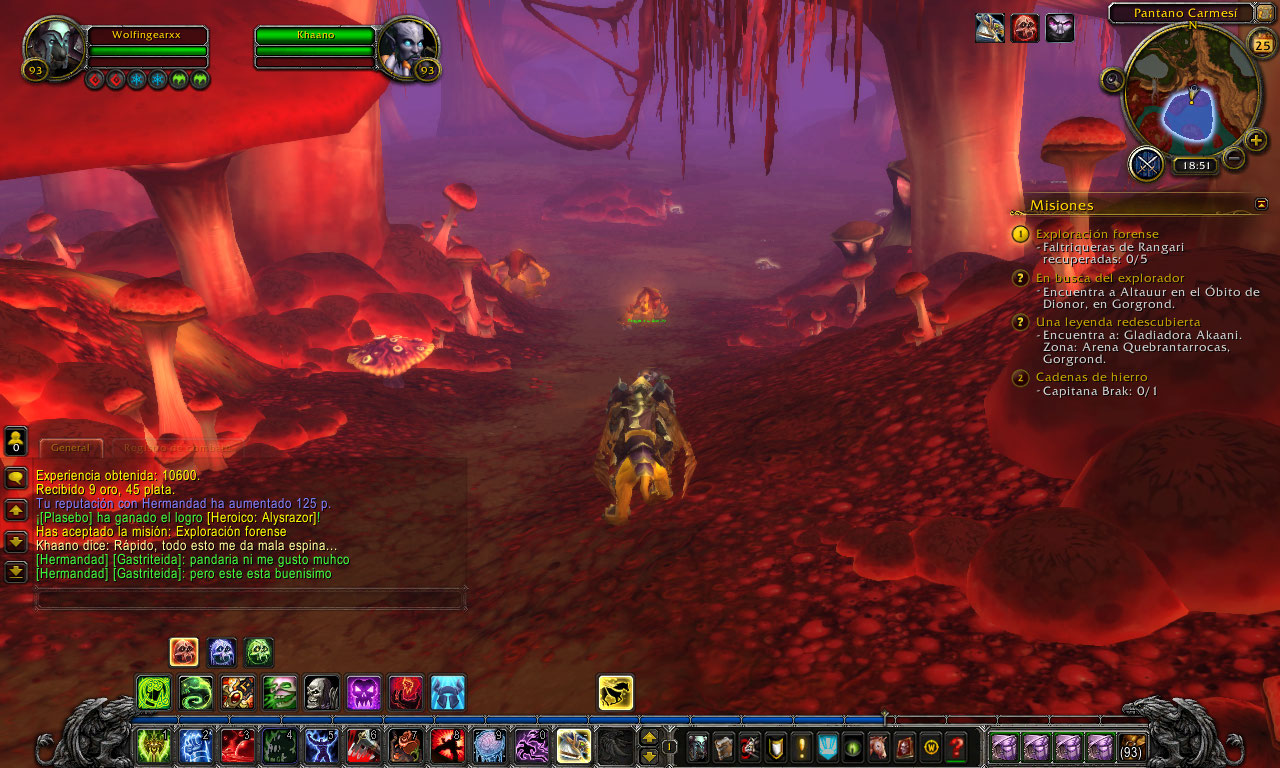The image size is (1280, 768).
Task: Select the Khaano target portrait
Action: [x=407, y=46]
